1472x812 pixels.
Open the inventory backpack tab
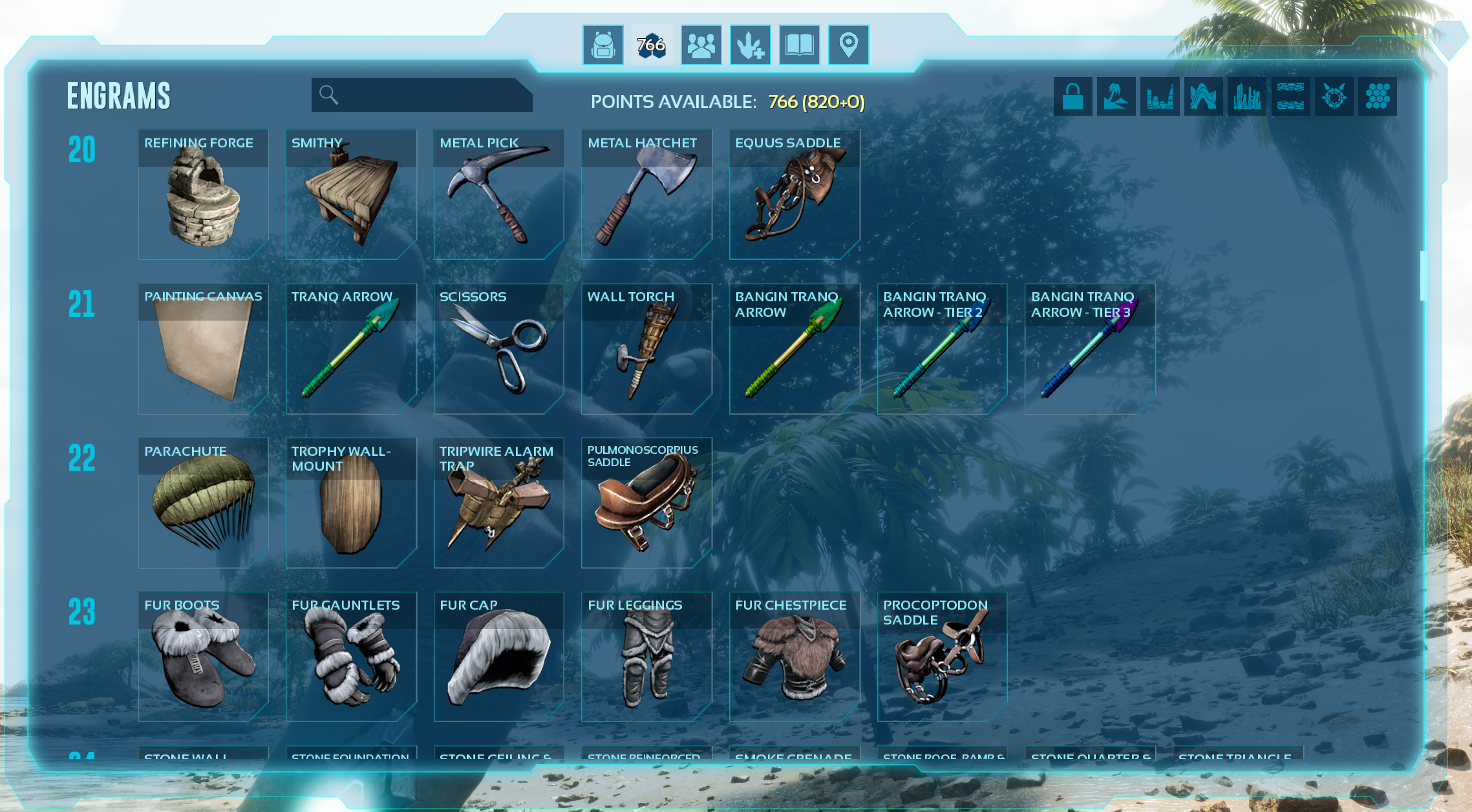[x=603, y=45]
